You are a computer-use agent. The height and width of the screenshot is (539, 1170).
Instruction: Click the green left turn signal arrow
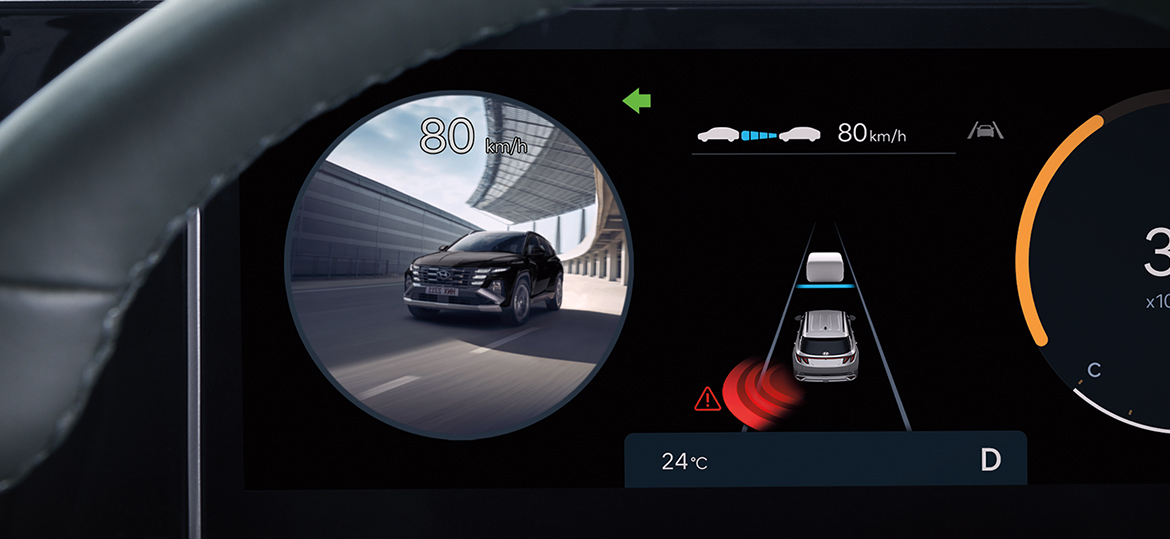click(636, 100)
